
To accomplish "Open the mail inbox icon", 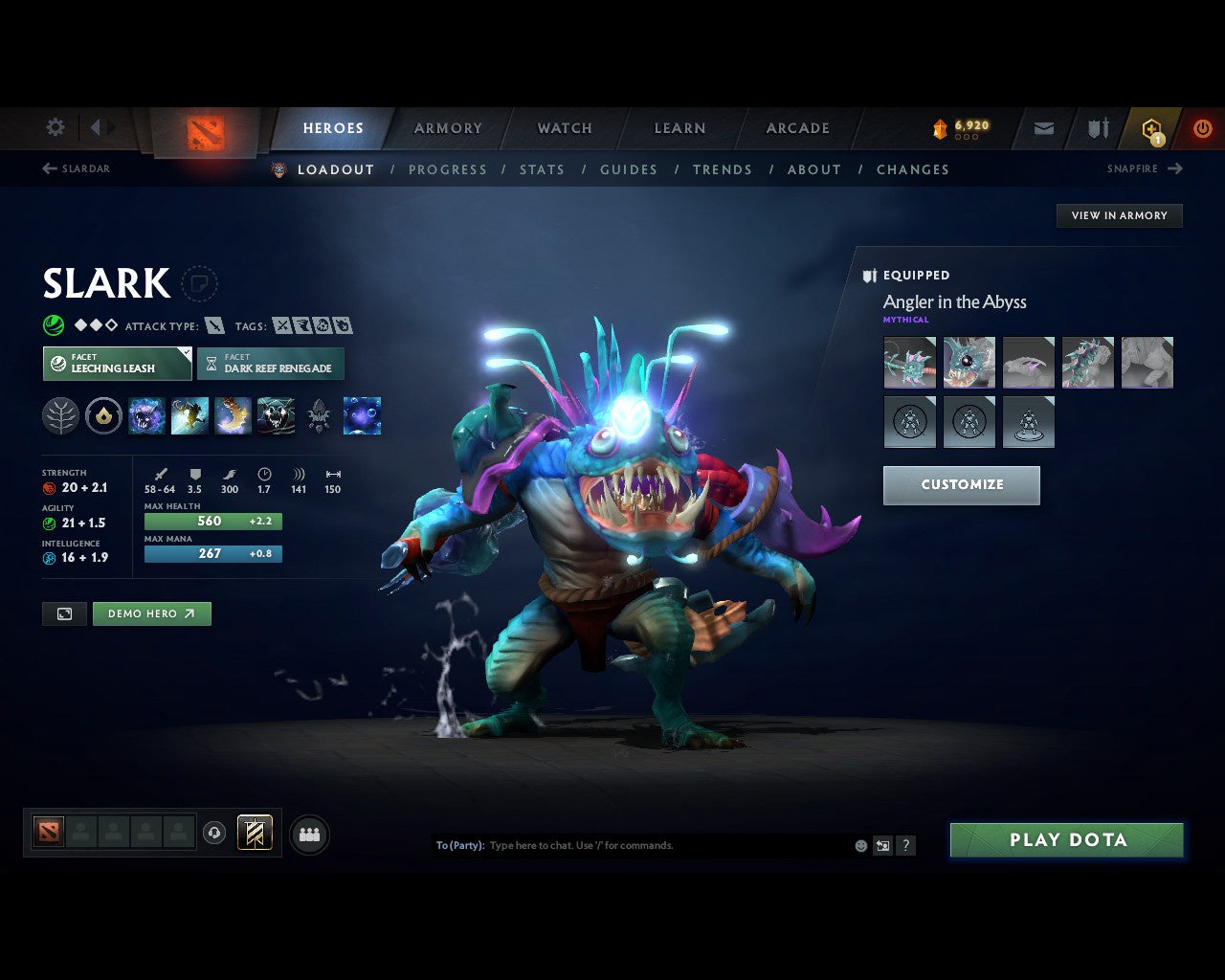I will (x=1042, y=127).
